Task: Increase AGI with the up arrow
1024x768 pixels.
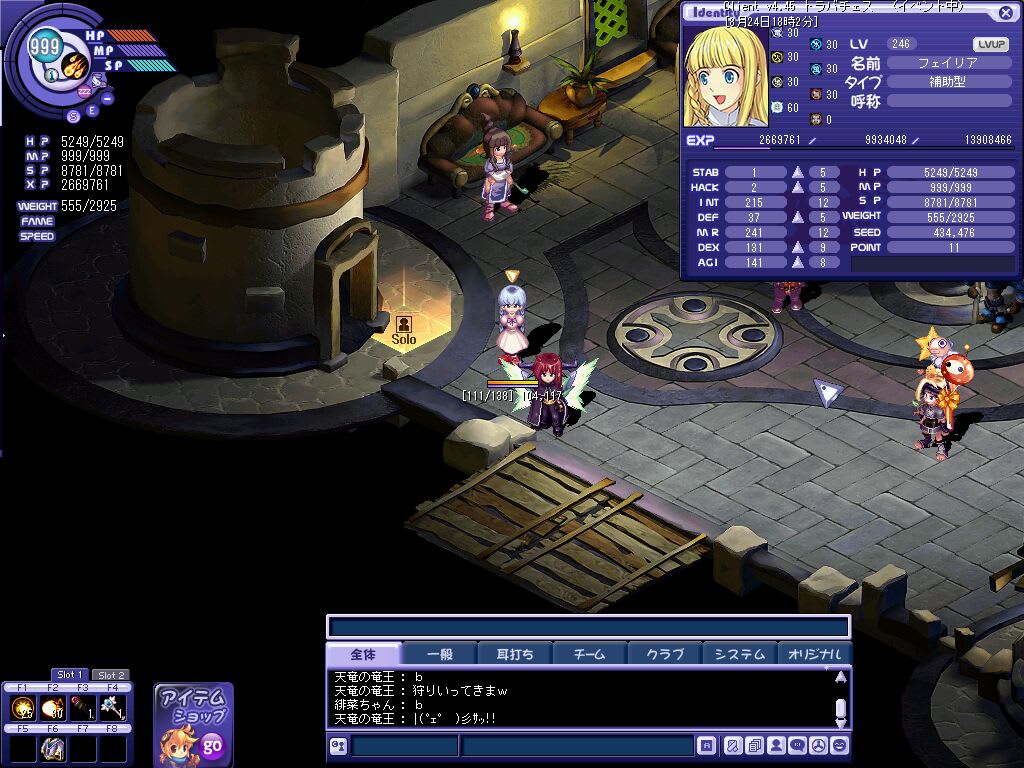Action: click(798, 262)
